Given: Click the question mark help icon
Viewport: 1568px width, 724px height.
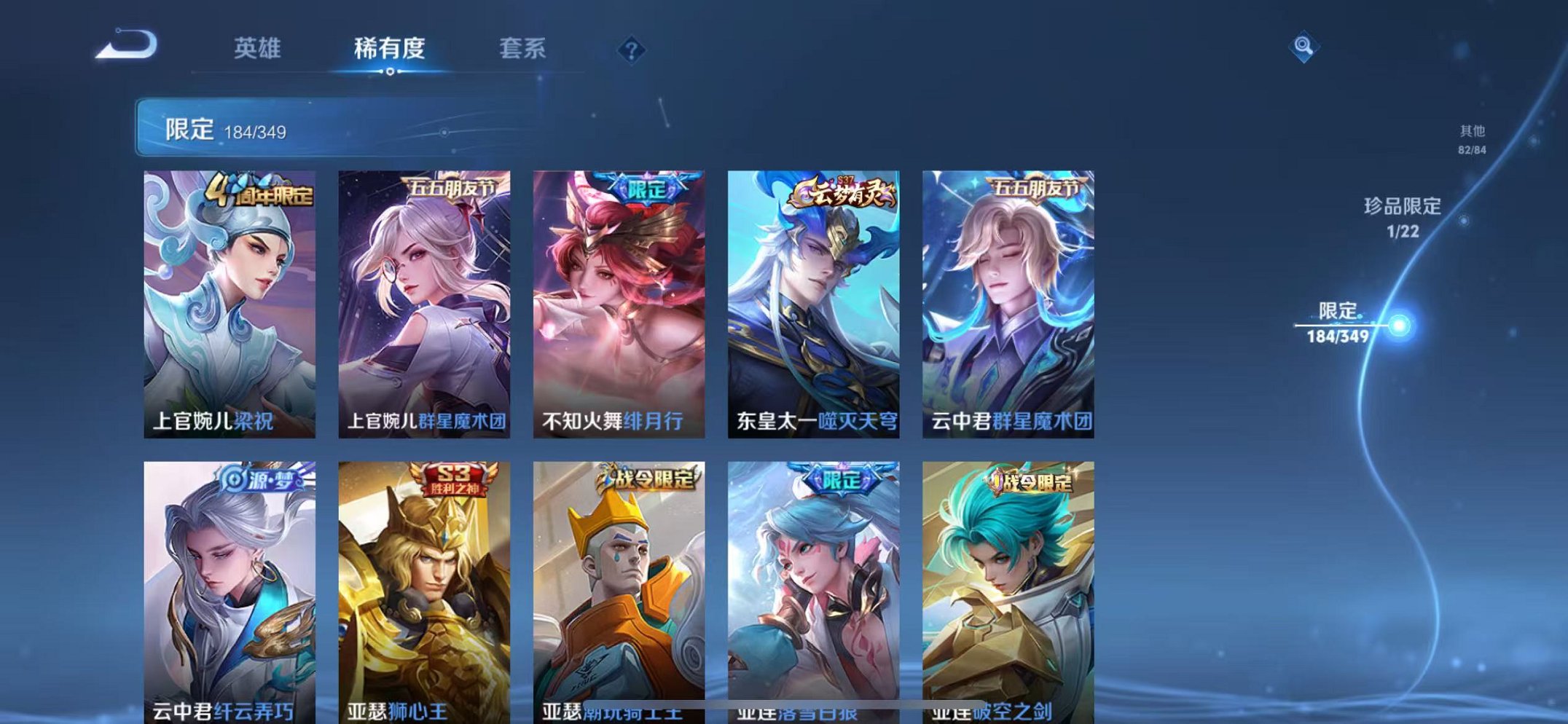Looking at the screenshot, I should click(631, 50).
